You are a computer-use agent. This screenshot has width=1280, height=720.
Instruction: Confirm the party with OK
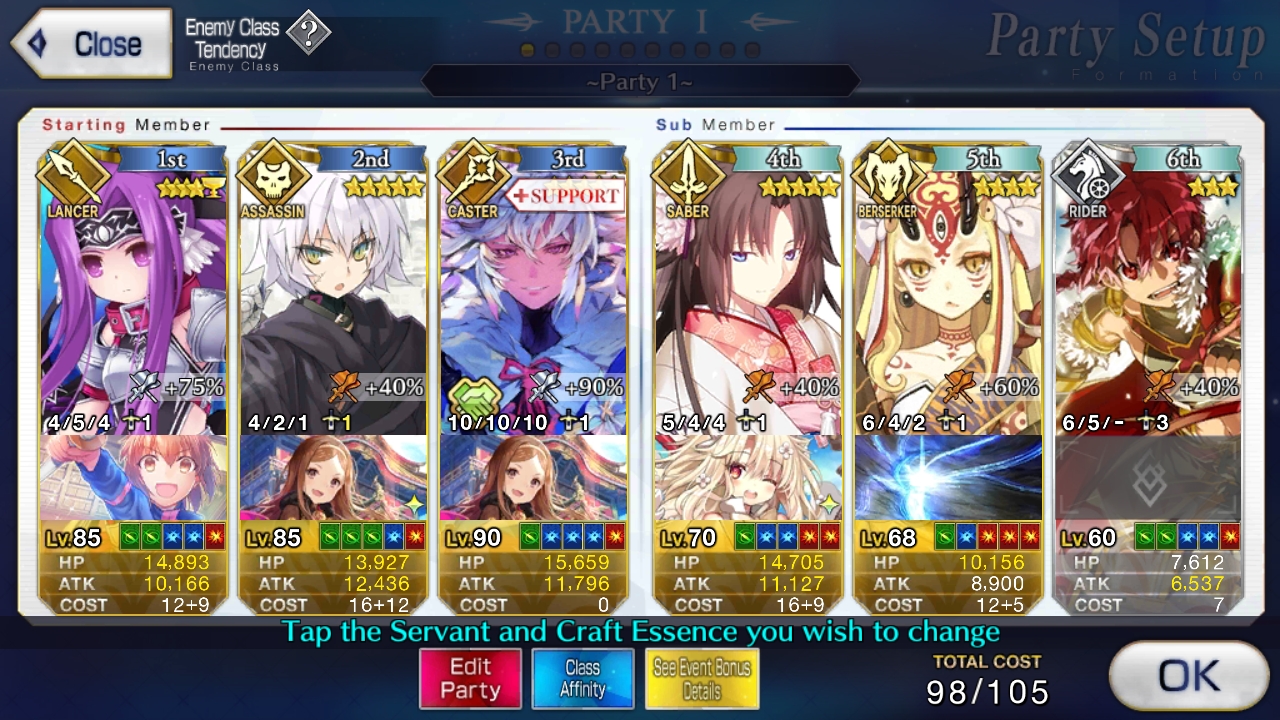pyautogui.click(x=1188, y=677)
